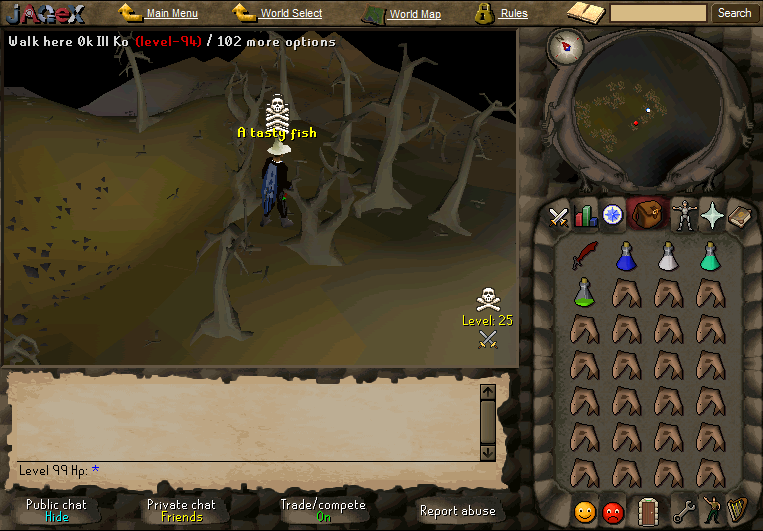Switch to the skills stats tab
This screenshot has width=763, height=531.
(x=585, y=215)
